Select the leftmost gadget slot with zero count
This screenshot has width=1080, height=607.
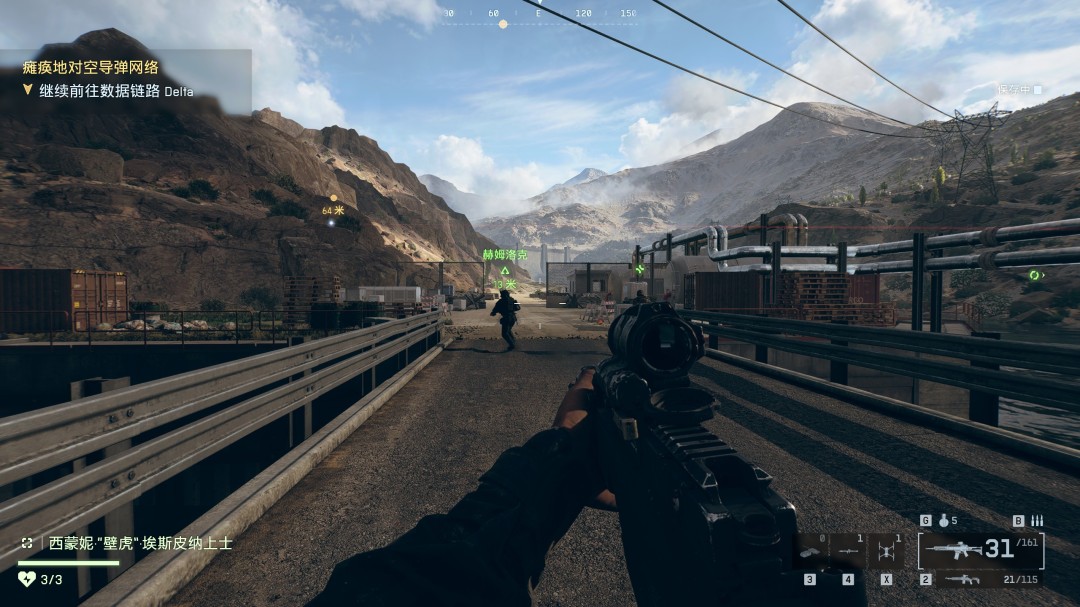[x=811, y=549]
